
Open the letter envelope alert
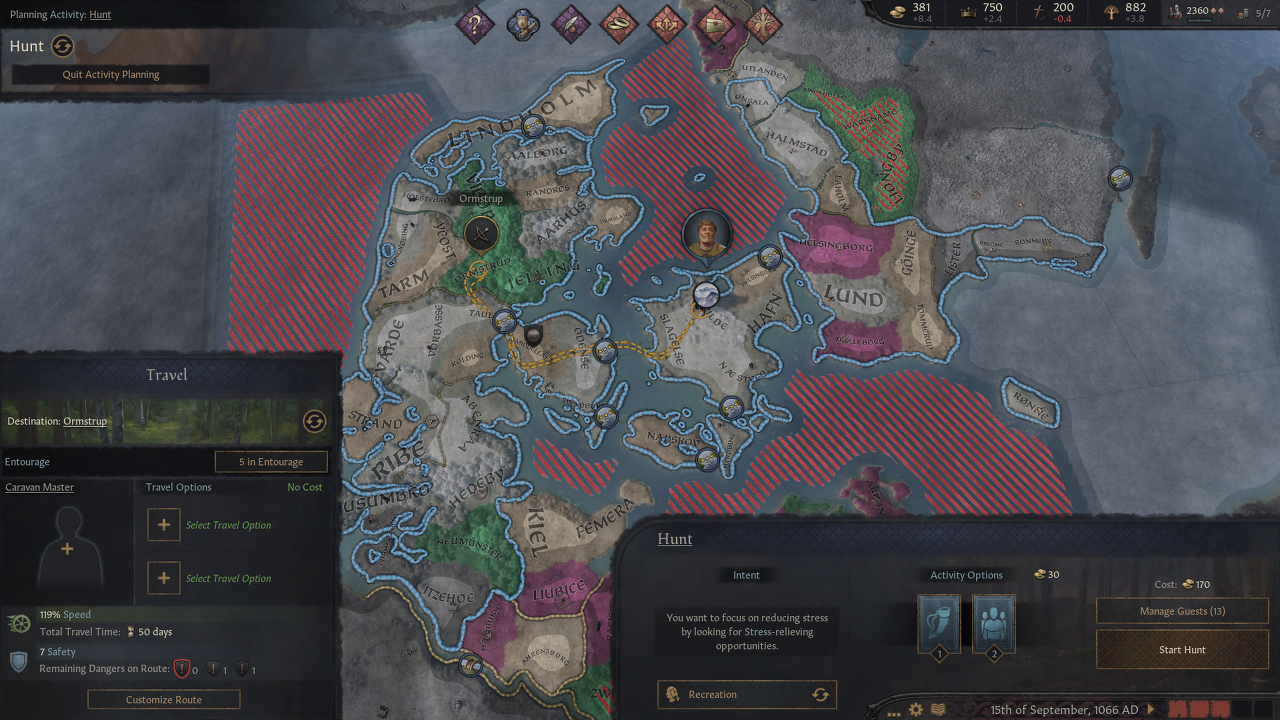click(x=715, y=24)
